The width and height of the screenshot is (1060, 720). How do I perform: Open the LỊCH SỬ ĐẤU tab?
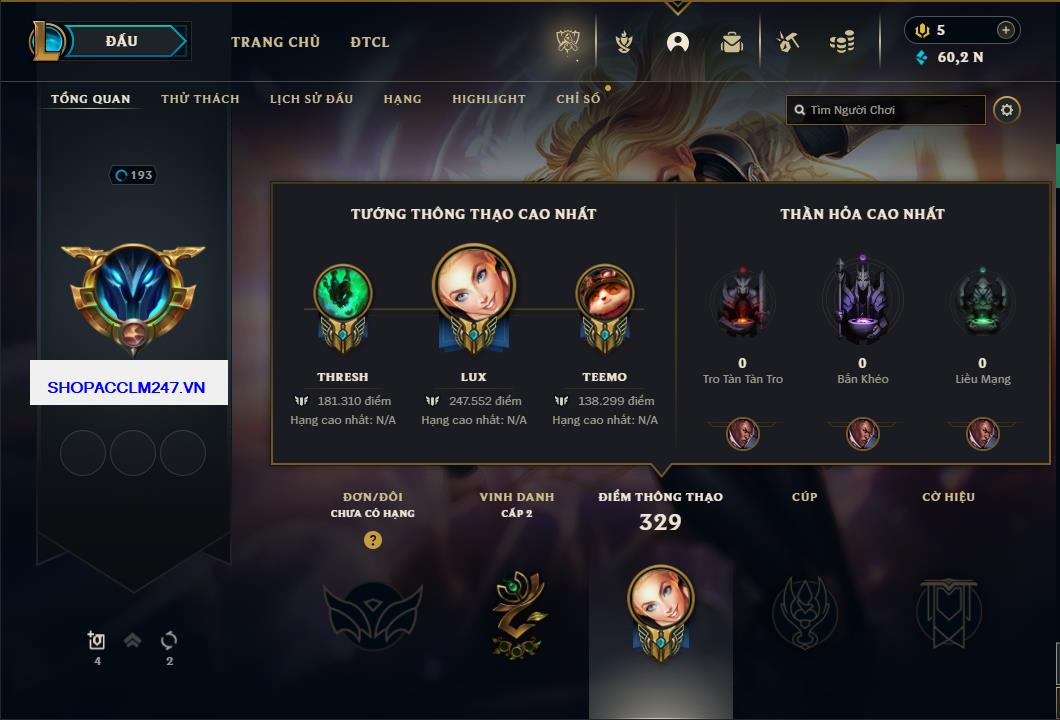(x=311, y=99)
